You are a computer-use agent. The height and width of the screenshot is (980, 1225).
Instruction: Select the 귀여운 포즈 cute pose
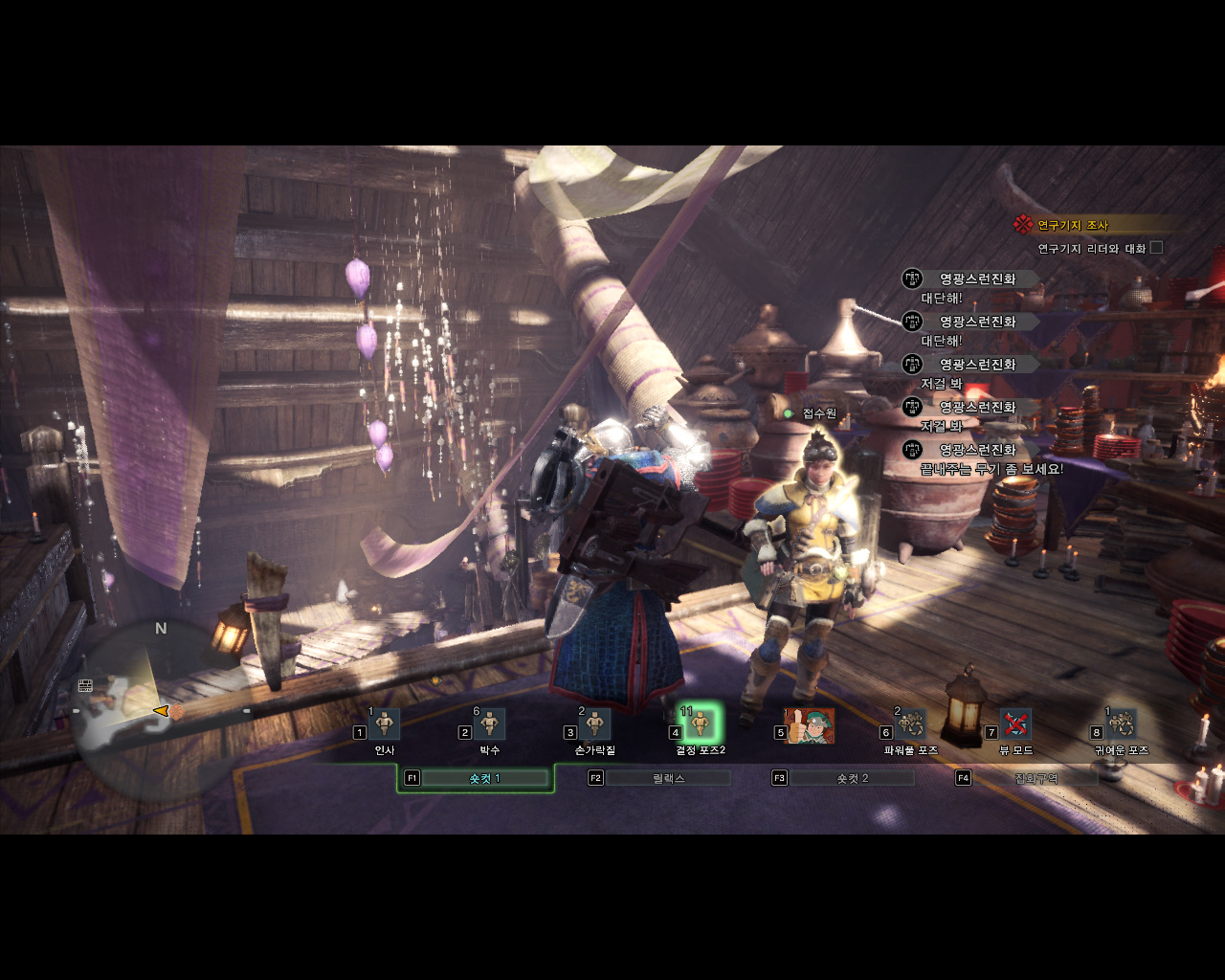point(1121,724)
